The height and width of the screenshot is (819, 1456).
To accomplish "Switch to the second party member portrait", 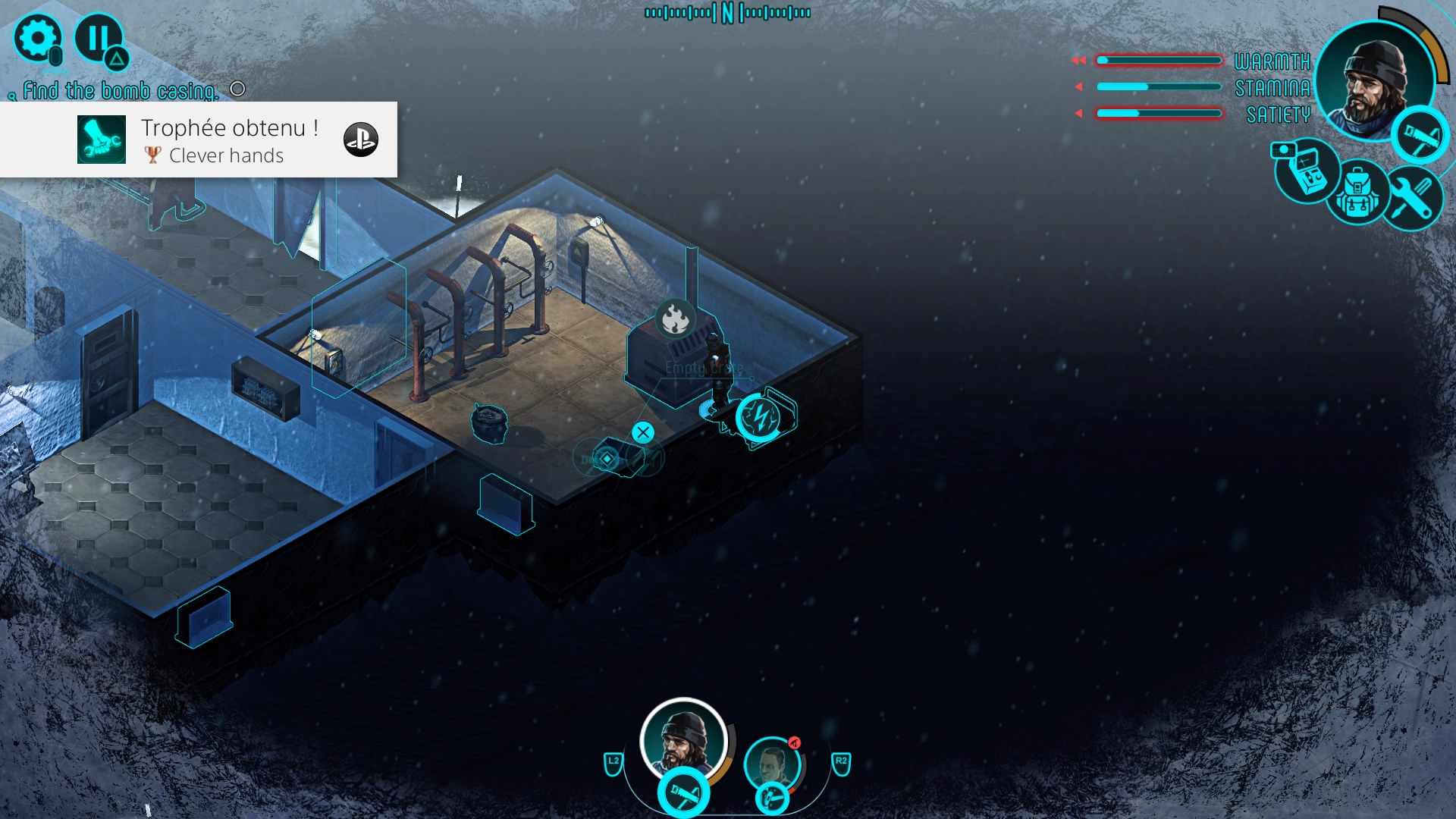I will [772, 763].
